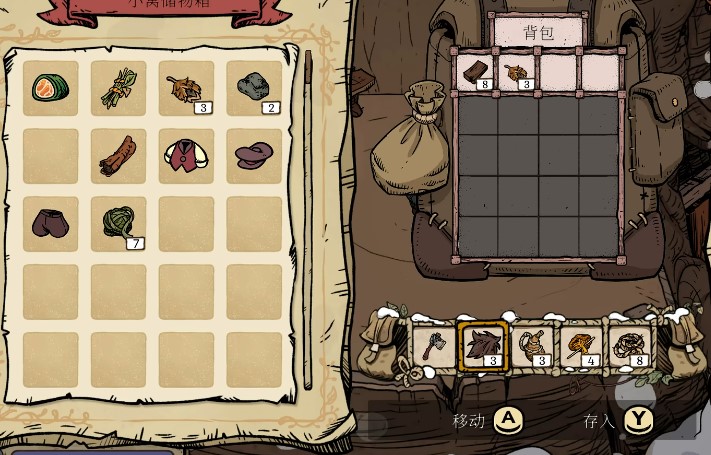Click the storage box vertical scrollbar
This screenshot has width=711, height=455.
pos(308,220)
